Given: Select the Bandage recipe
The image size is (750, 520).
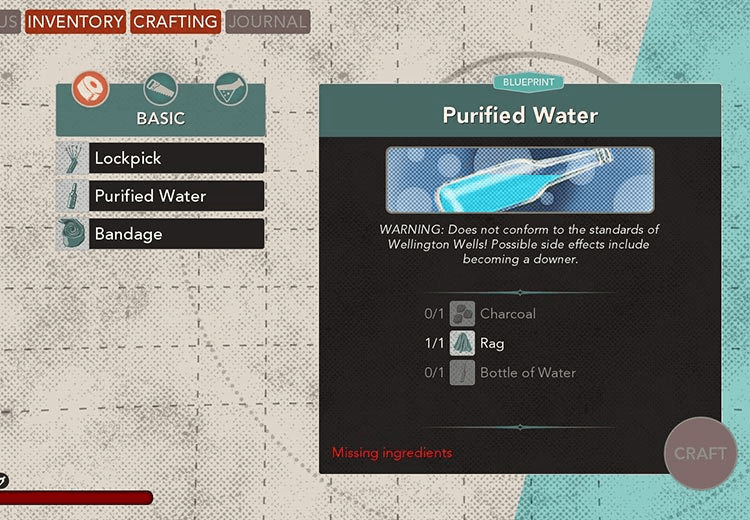Looking at the screenshot, I should [161, 234].
